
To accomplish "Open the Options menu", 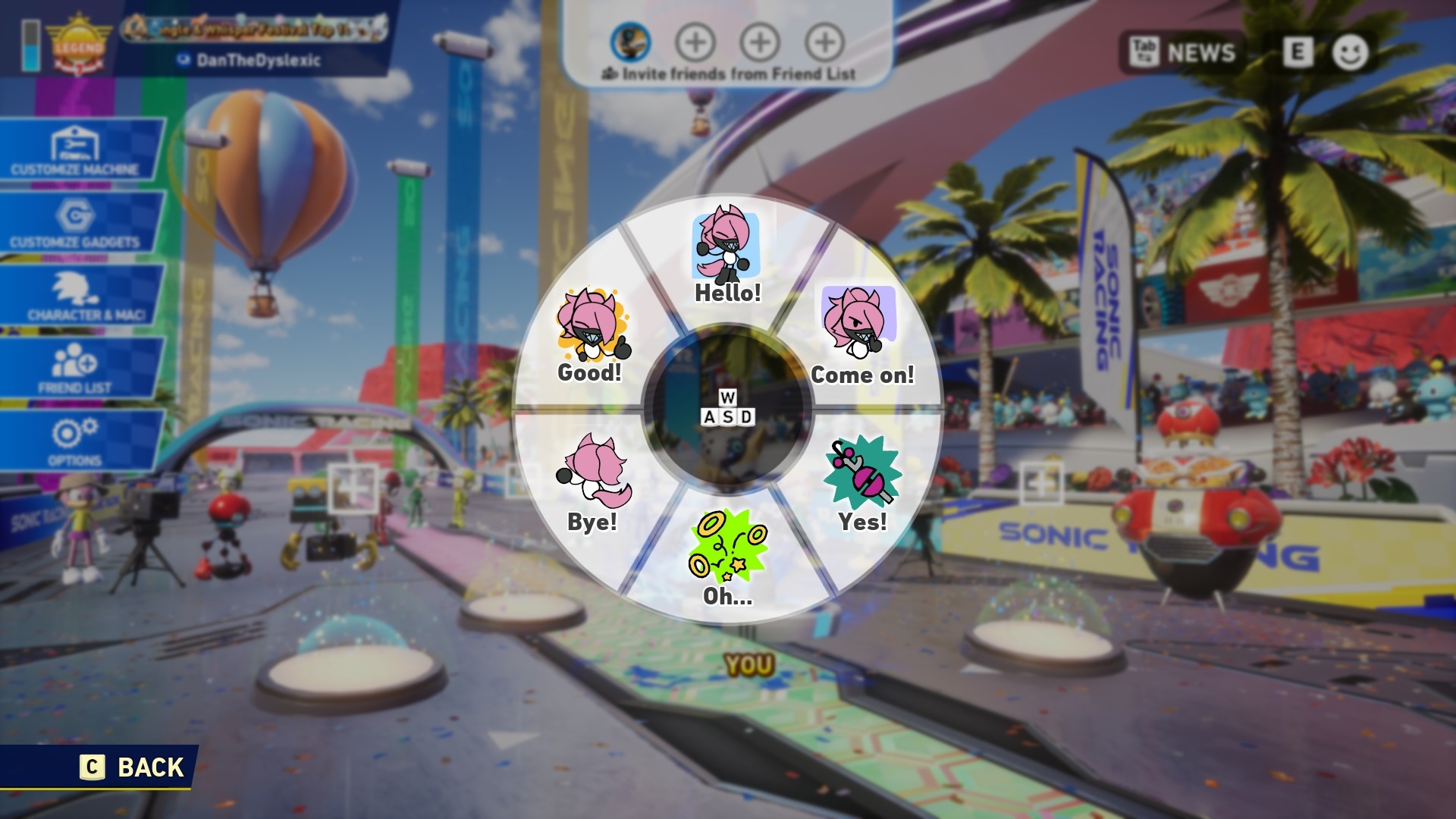I will coord(76,441).
